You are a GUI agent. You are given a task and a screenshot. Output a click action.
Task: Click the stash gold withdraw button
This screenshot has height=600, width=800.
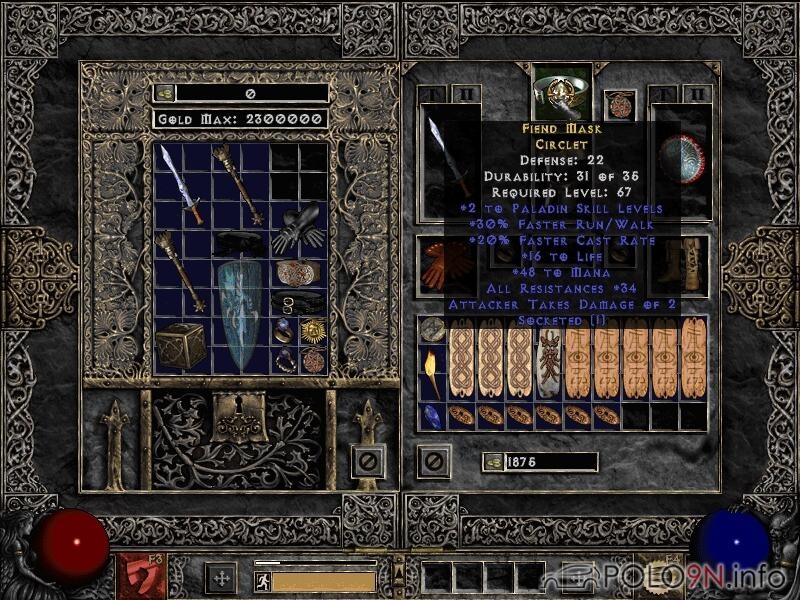[x=166, y=93]
